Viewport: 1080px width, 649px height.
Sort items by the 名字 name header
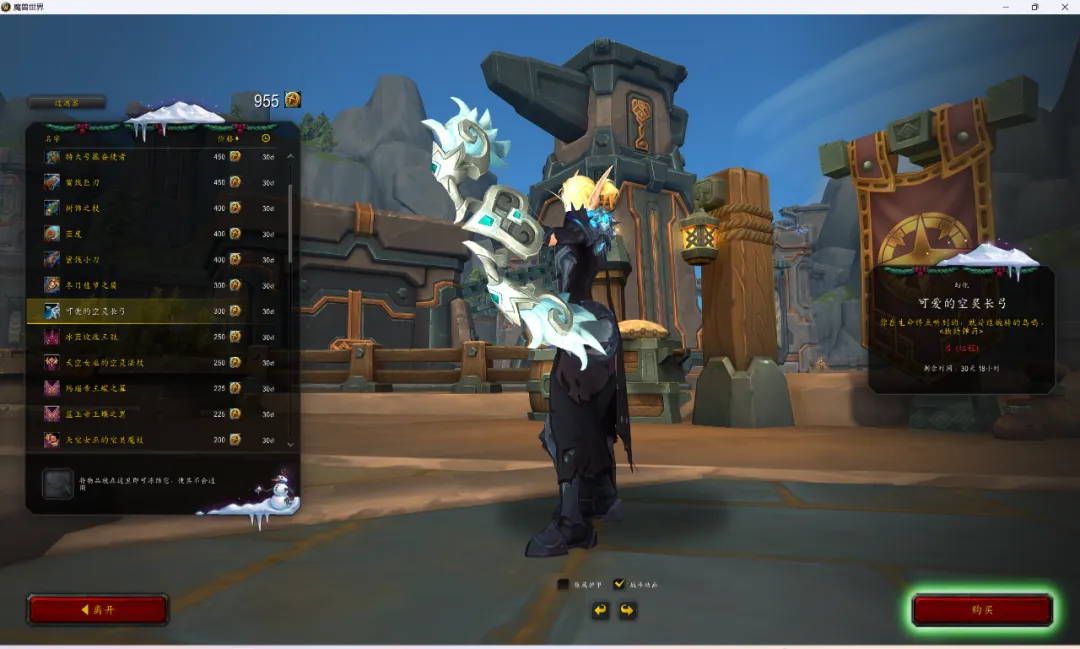click(53, 138)
